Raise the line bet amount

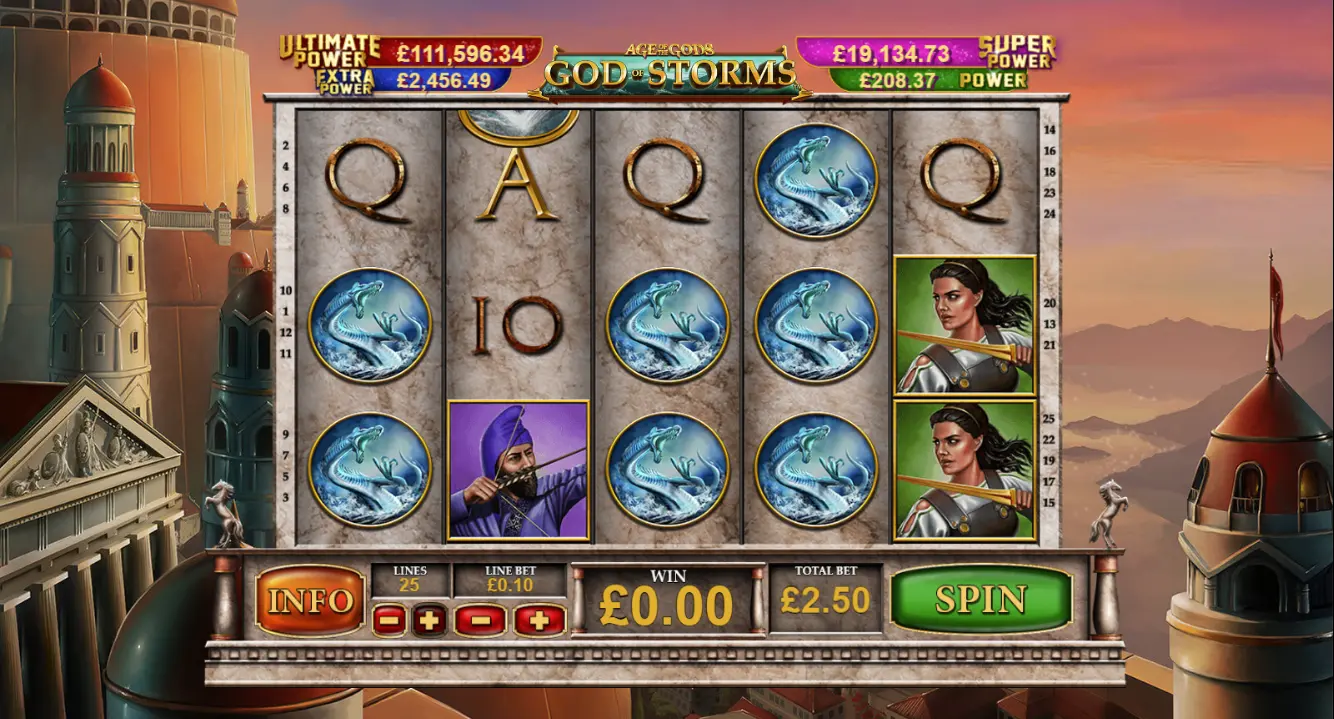point(539,621)
